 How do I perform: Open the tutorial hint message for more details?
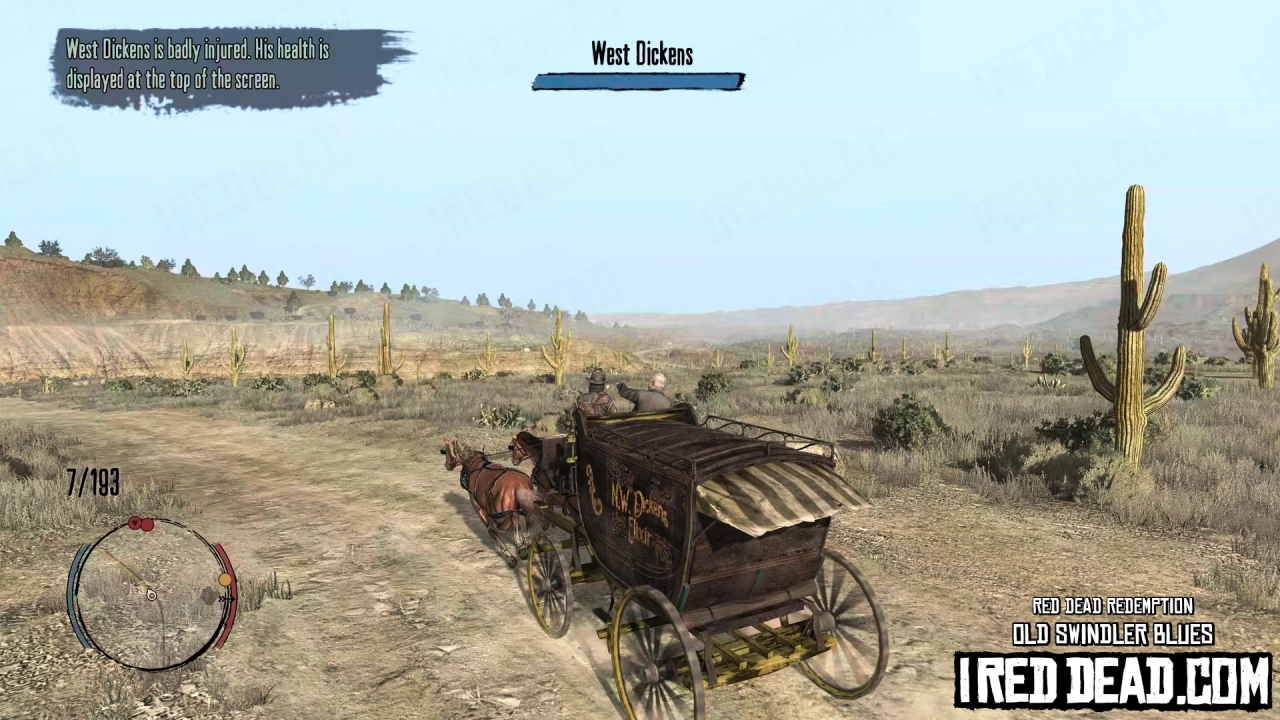point(200,65)
